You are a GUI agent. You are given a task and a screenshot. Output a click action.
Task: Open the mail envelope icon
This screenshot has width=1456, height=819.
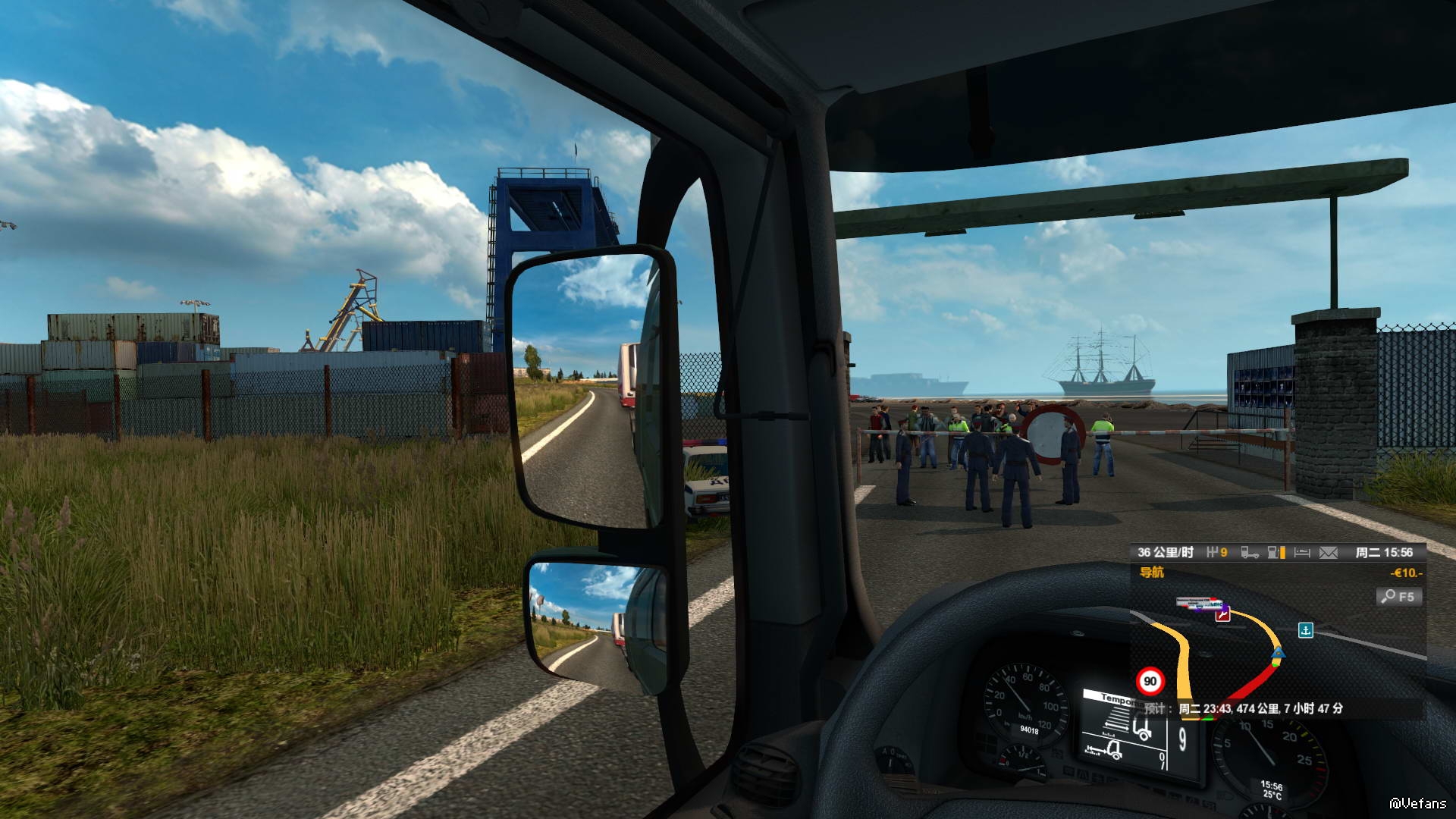coord(1329,553)
